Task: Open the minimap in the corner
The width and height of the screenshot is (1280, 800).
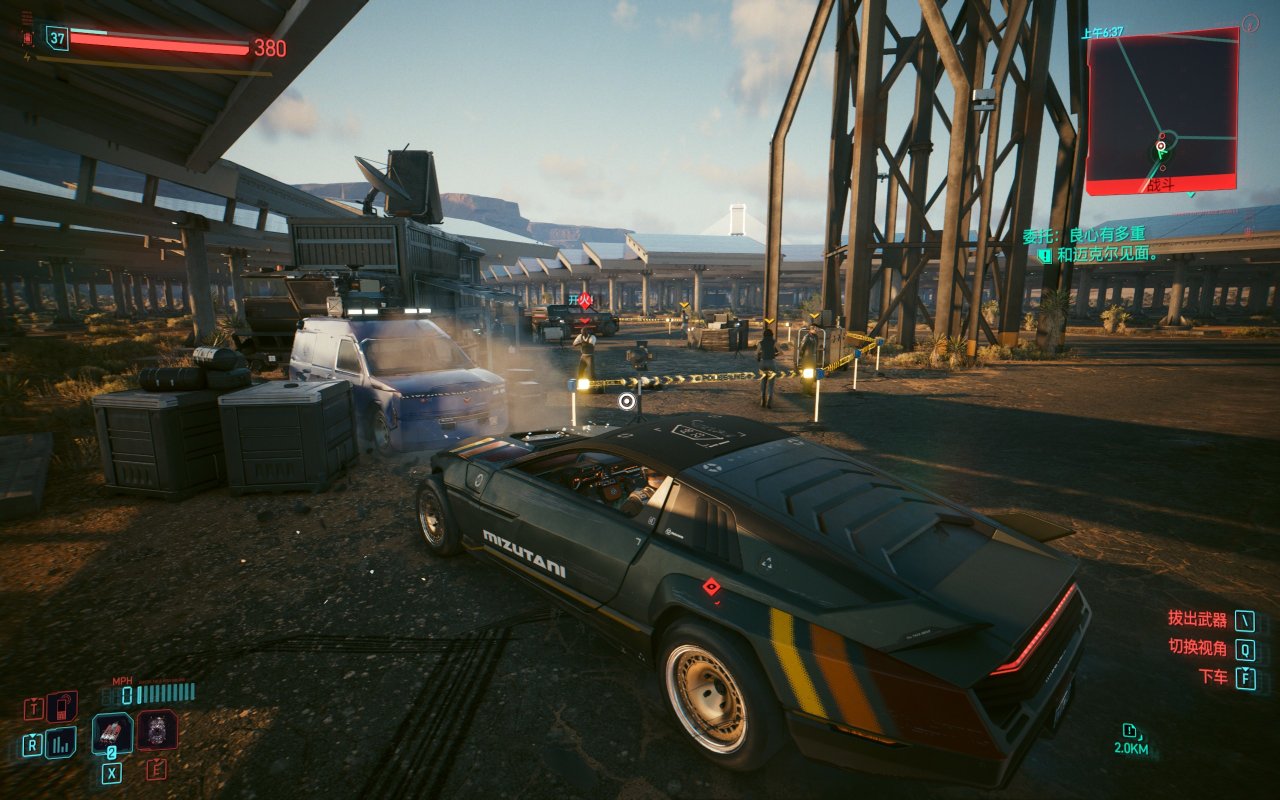Action: [x=1162, y=110]
